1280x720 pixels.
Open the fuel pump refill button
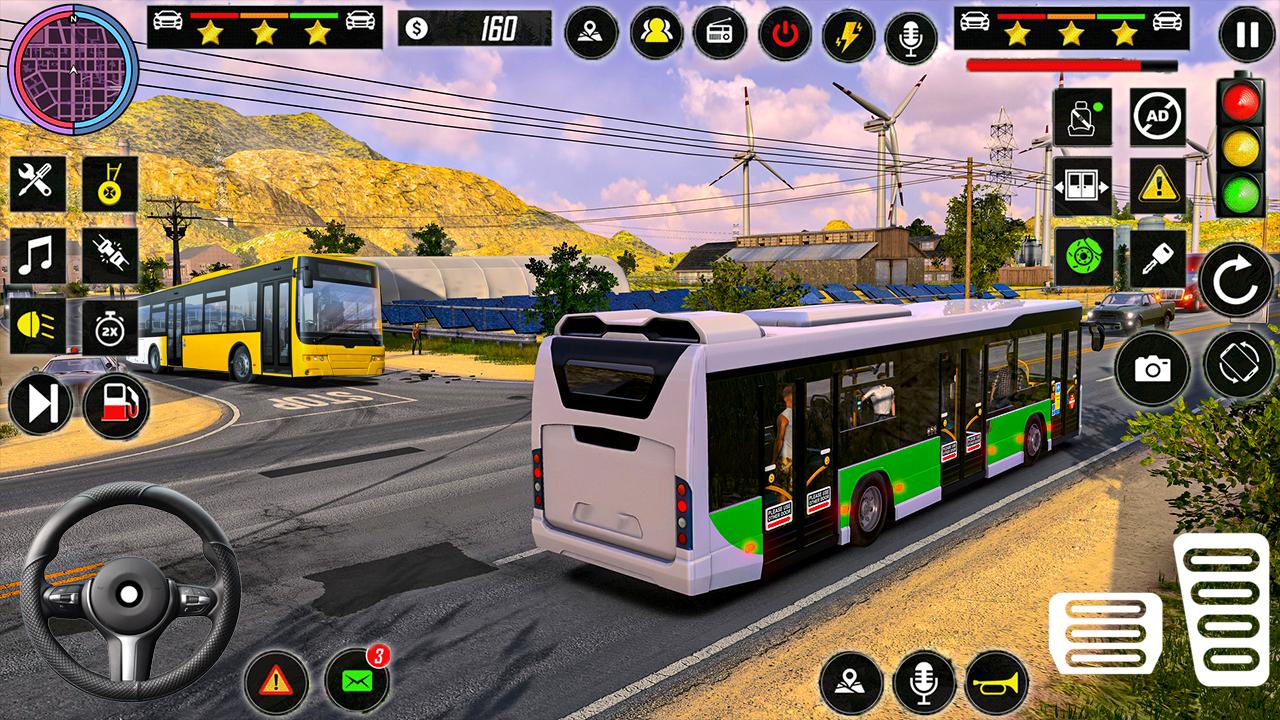tap(116, 405)
